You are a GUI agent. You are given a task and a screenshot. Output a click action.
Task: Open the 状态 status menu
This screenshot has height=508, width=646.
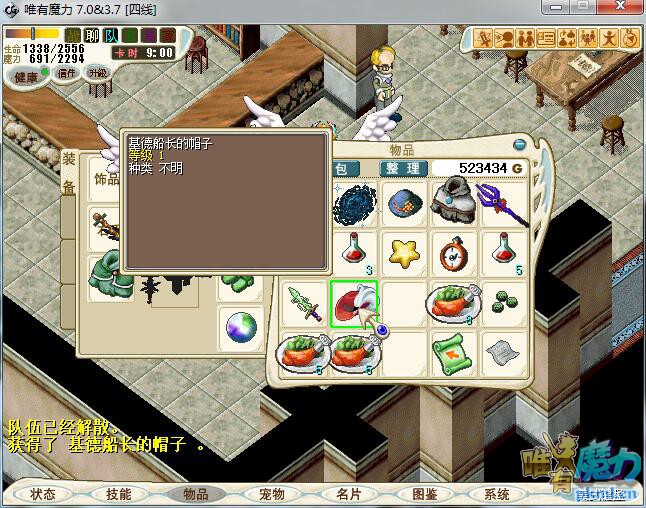tap(43, 494)
